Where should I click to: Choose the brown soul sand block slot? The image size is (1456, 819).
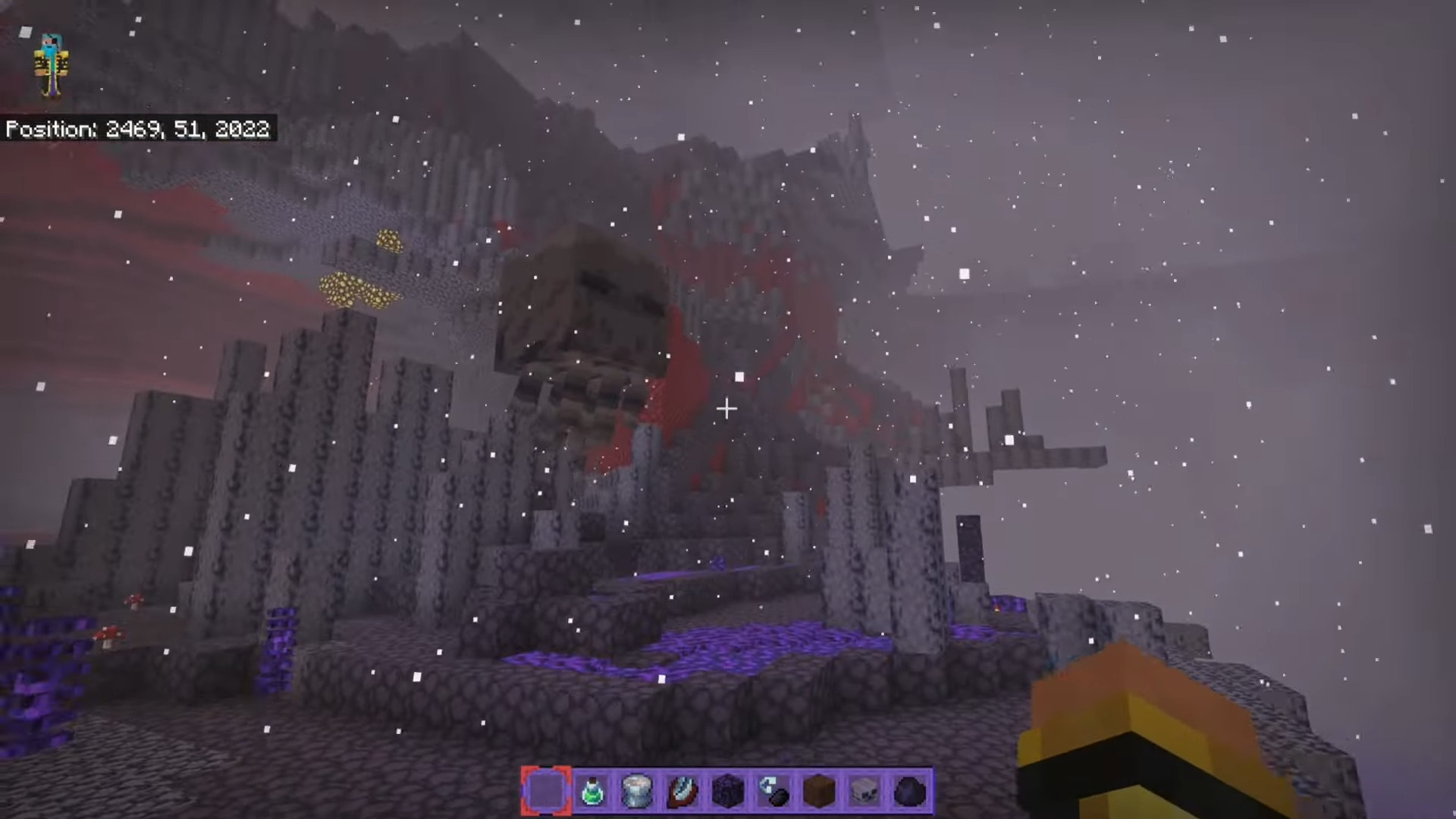[x=819, y=792]
